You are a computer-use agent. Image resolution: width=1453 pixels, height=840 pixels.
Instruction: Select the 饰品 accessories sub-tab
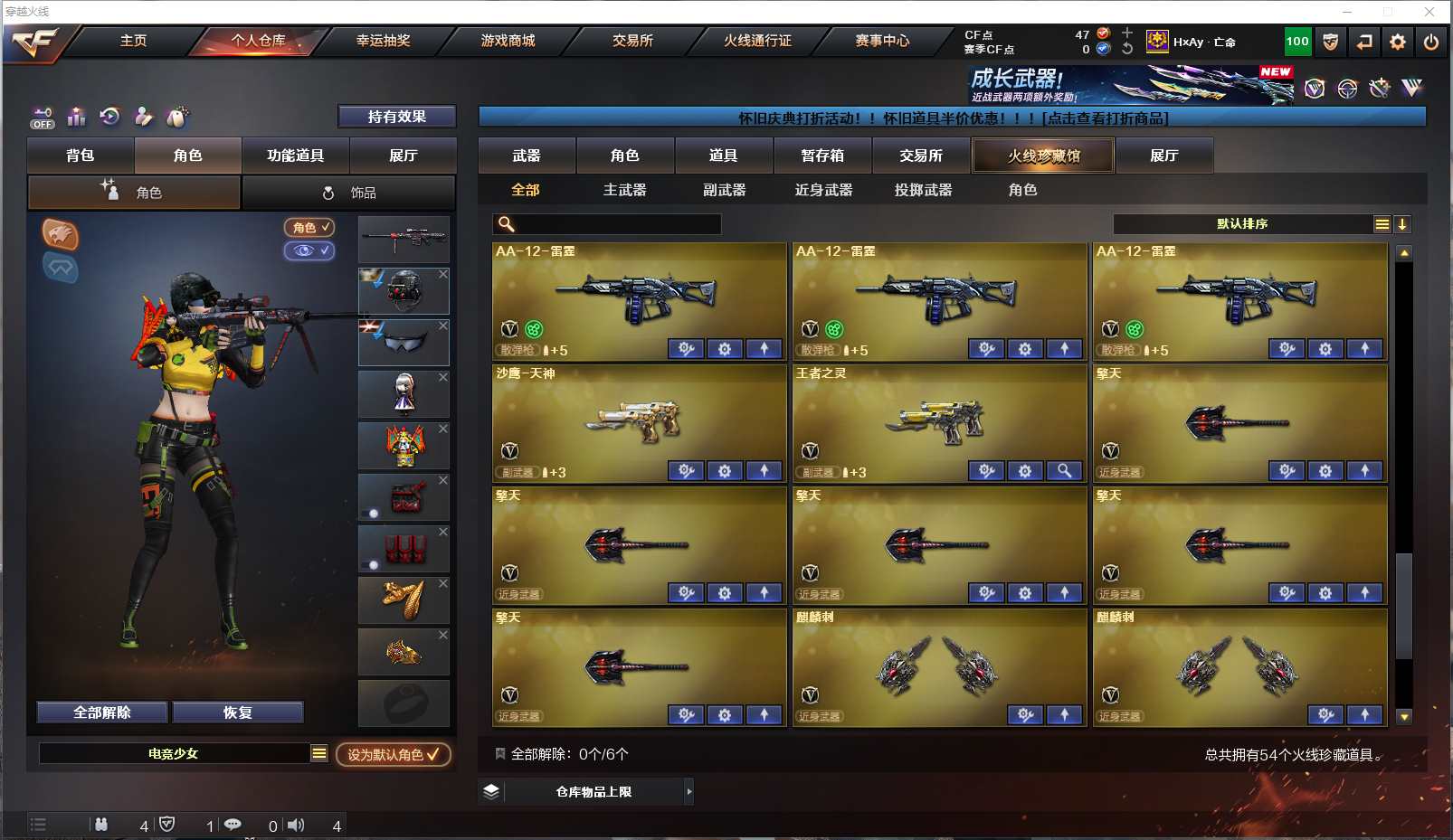[x=348, y=193]
